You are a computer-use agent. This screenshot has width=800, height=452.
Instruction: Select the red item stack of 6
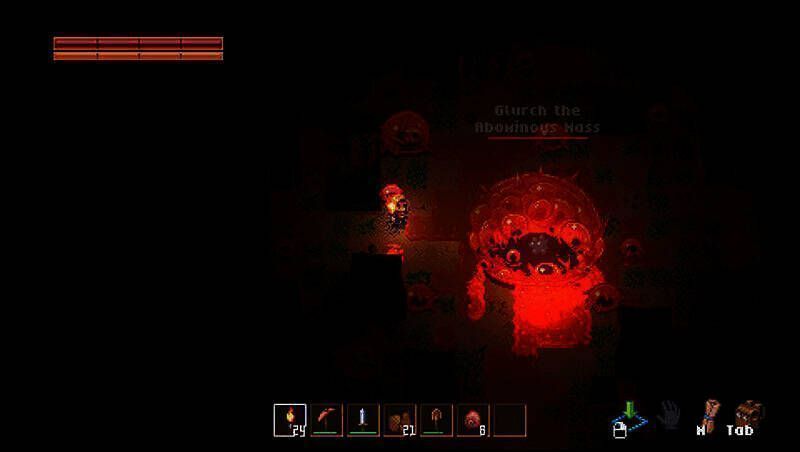pyautogui.click(x=472, y=420)
